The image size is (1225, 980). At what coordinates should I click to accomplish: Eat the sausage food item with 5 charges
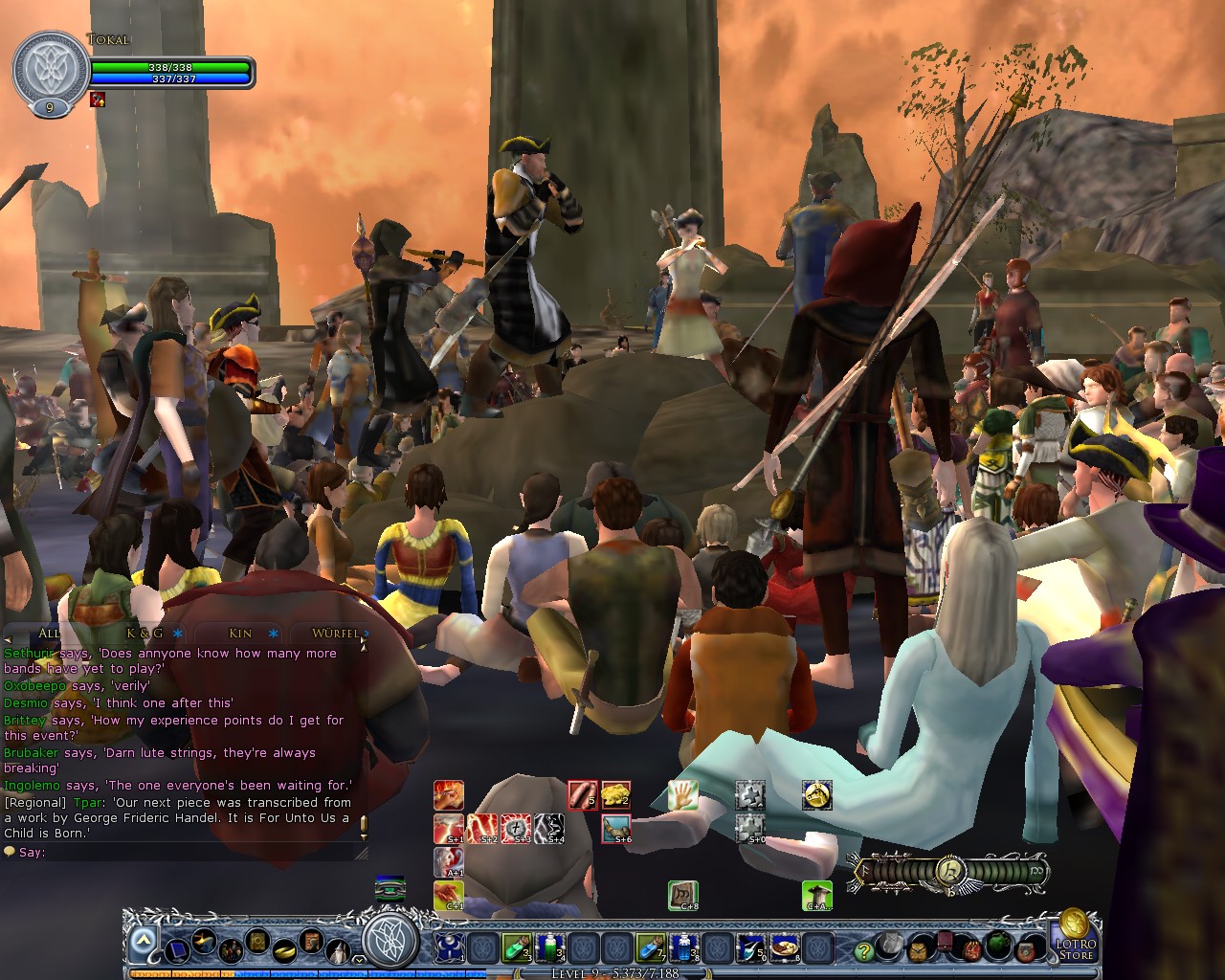click(x=583, y=794)
